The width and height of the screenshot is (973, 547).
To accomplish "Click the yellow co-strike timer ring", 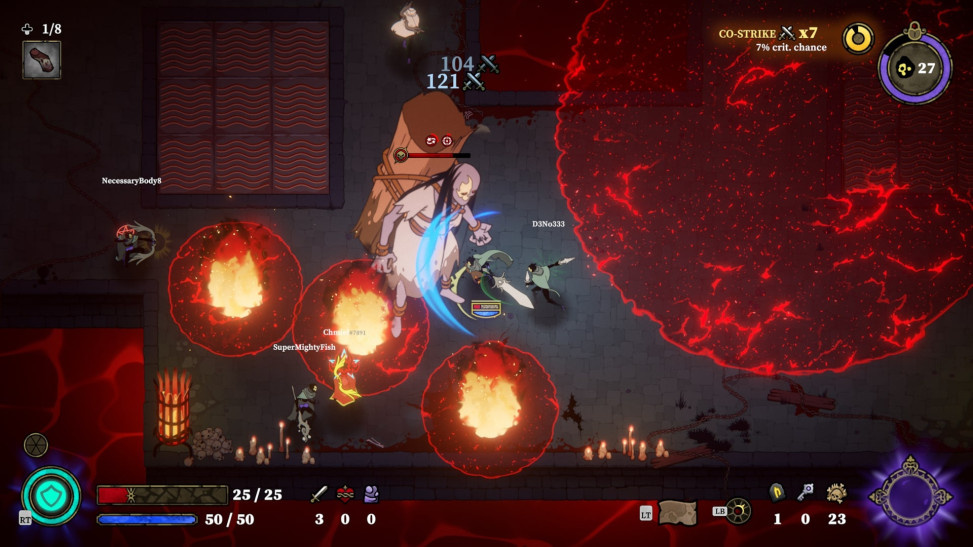I will tap(855, 38).
